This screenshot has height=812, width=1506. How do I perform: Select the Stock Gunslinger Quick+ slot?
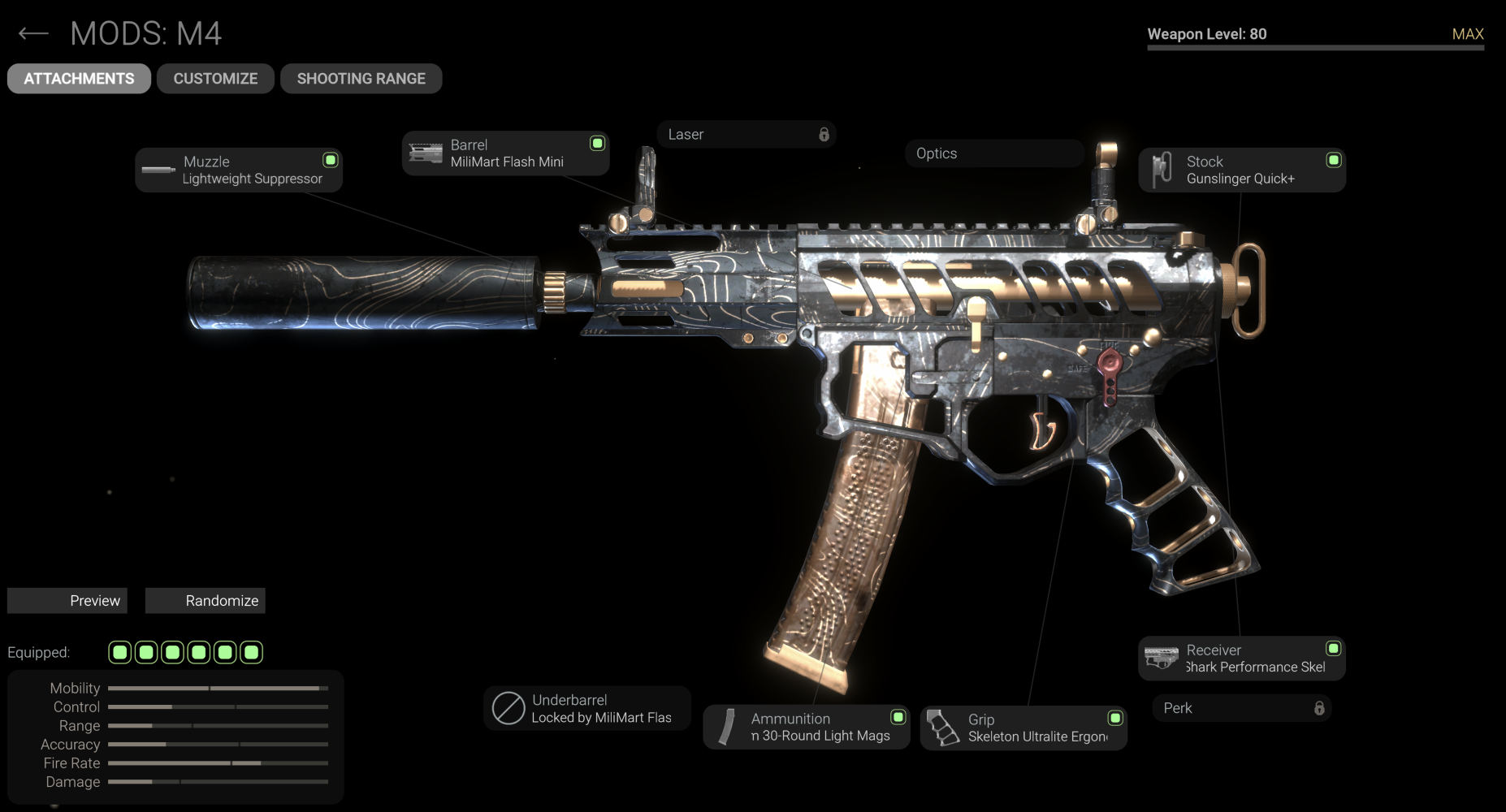pyautogui.click(x=1241, y=170)
